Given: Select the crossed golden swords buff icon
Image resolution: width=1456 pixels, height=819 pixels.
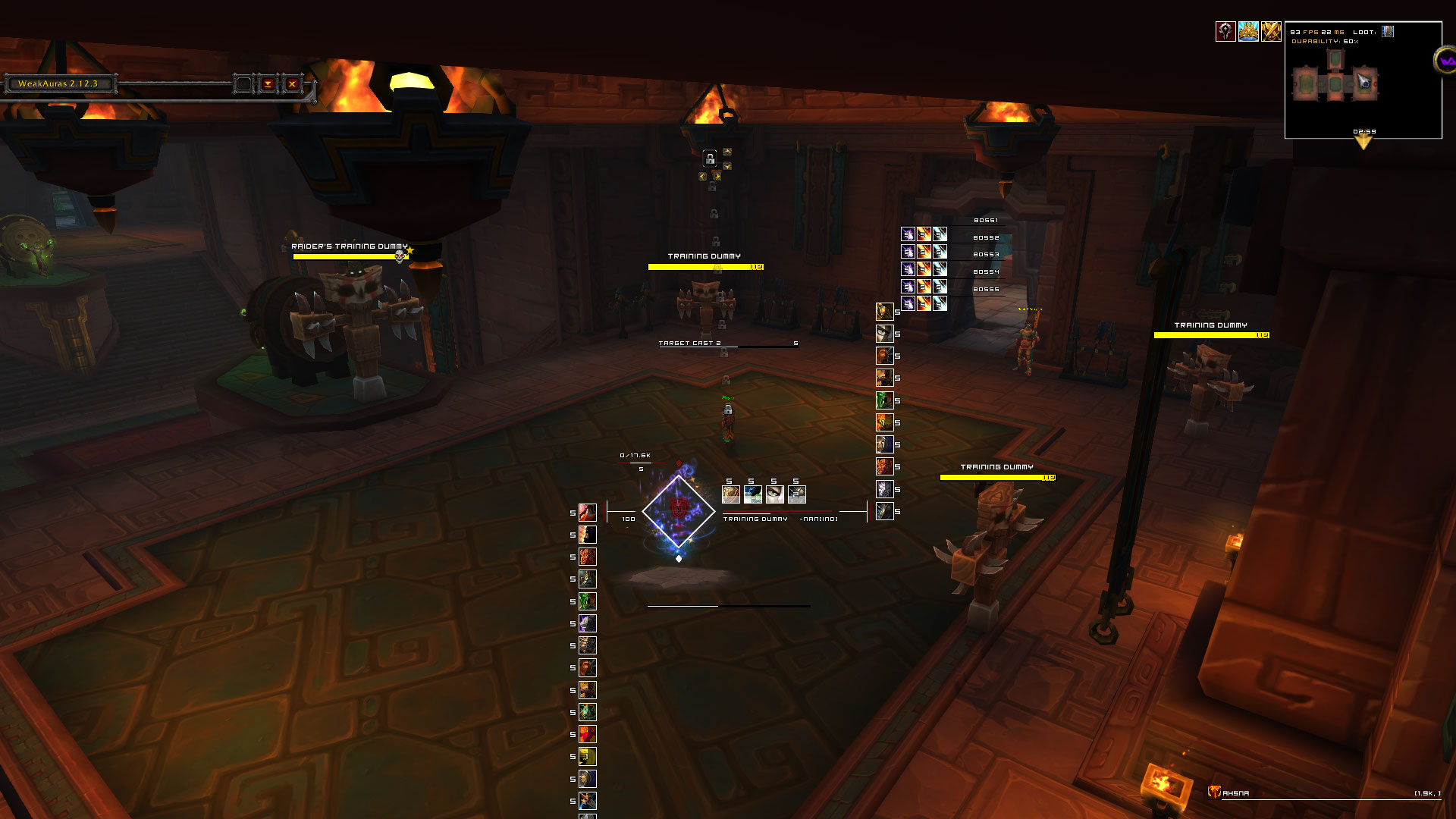Looking at the screenshot, I should (1271, 31).
